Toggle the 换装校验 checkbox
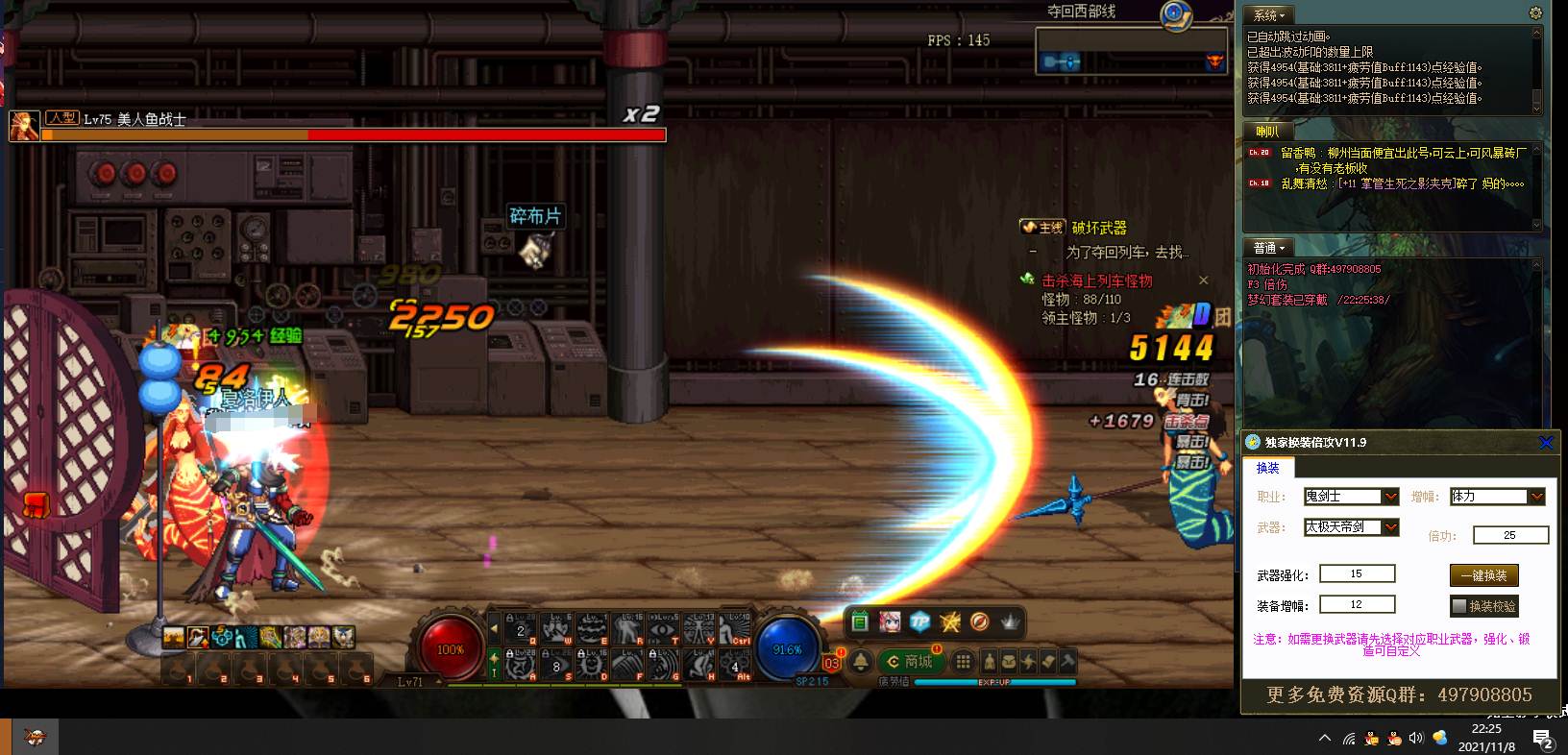The height and width of the screenshot is (755, 1568). (1459, 606)
